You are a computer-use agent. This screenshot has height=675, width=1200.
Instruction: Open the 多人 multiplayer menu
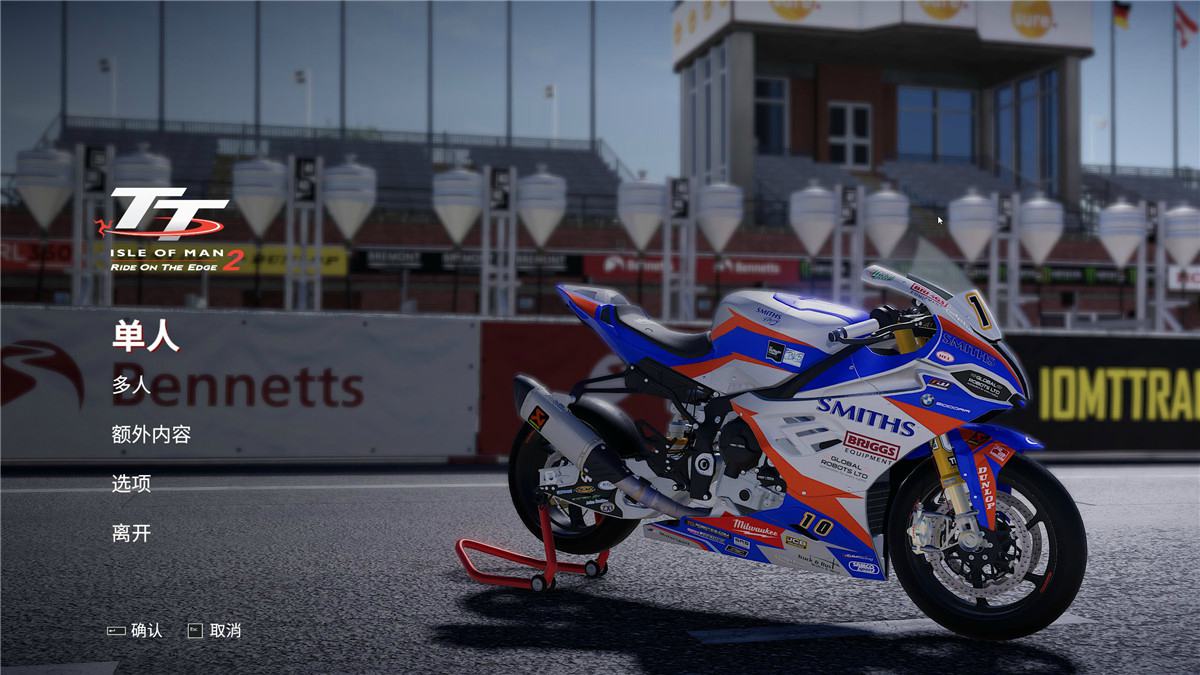click(131, 385)
